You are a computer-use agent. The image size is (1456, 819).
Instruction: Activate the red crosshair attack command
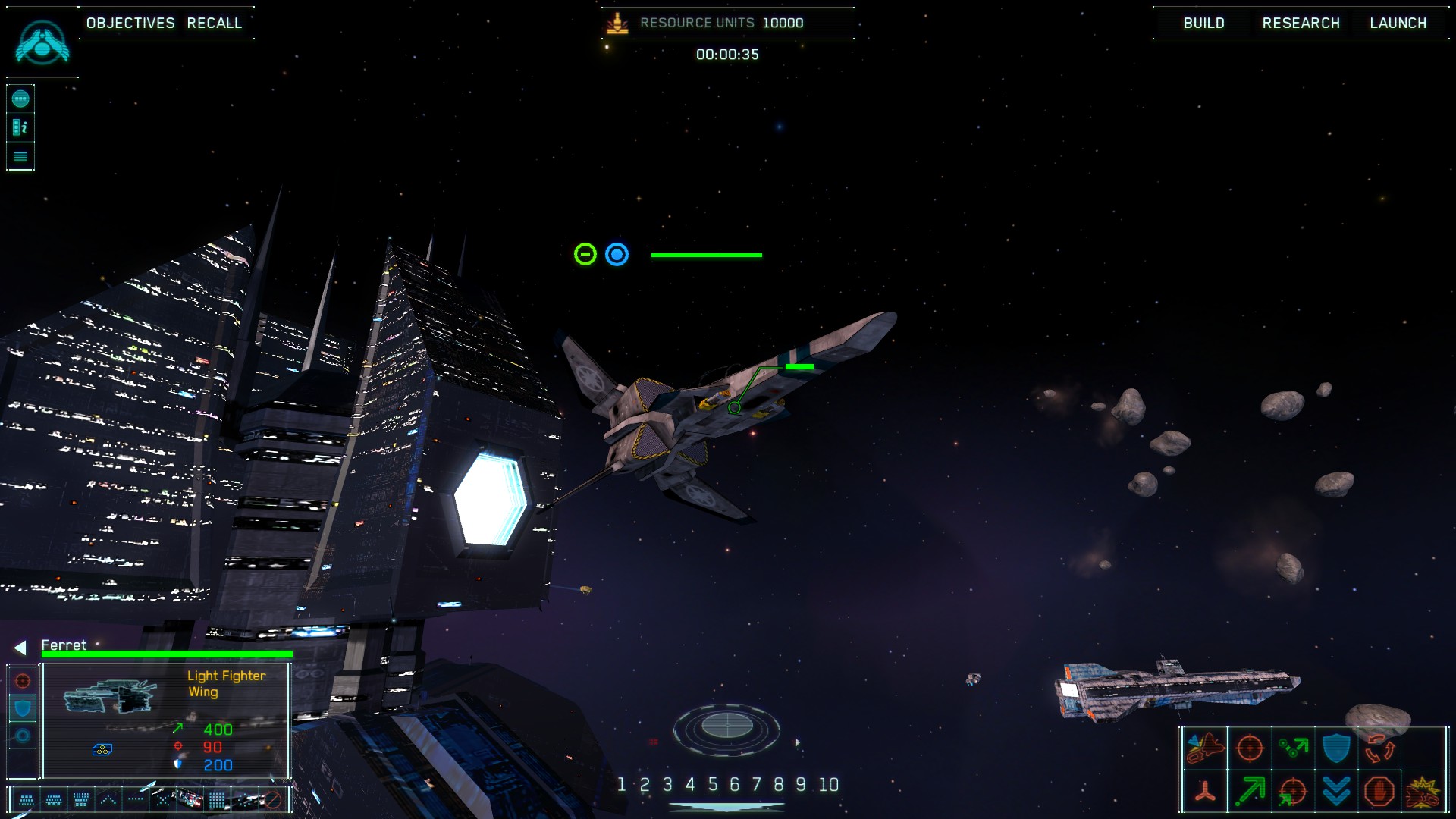click(1249, 748)
